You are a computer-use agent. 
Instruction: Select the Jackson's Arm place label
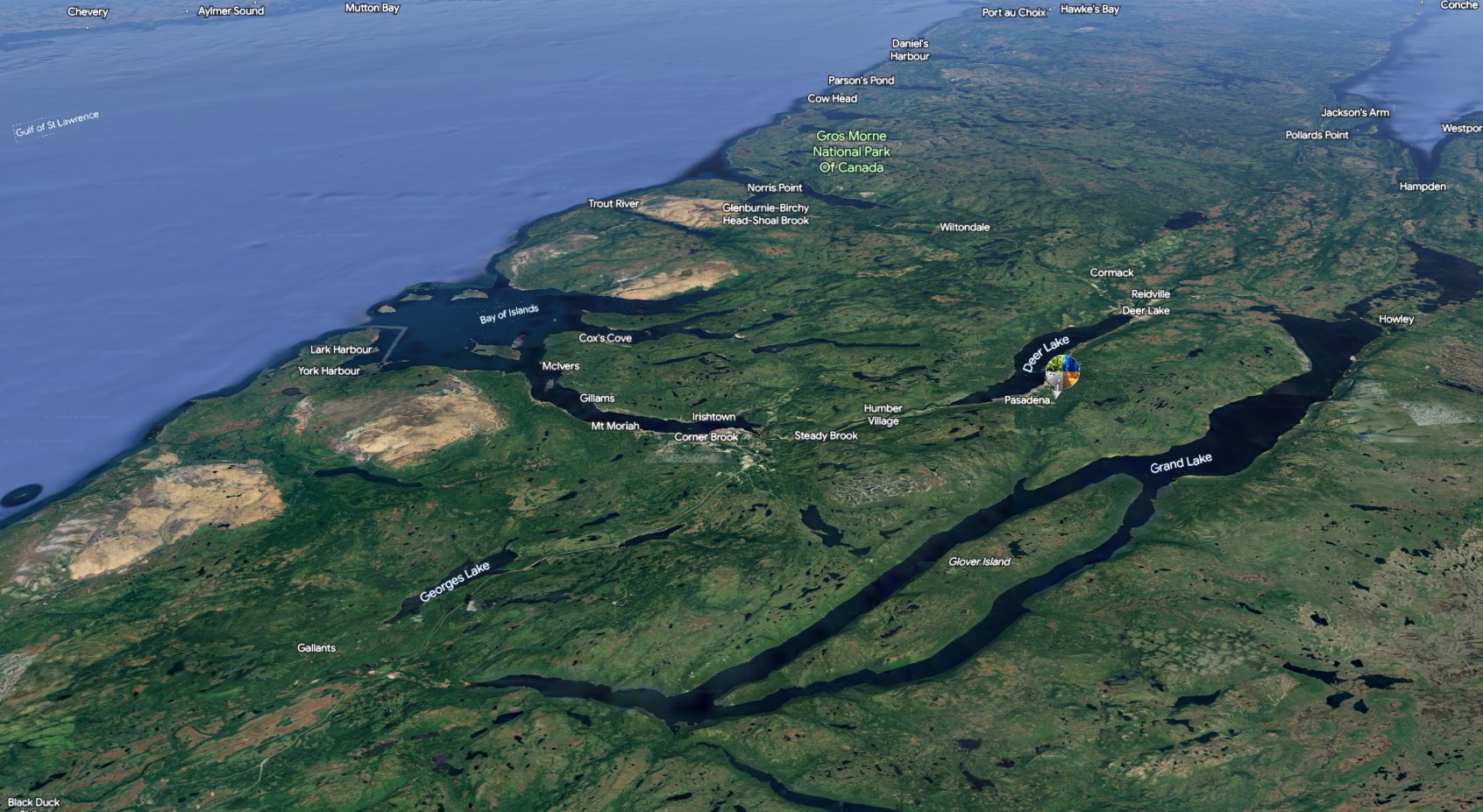point(1354,113)
